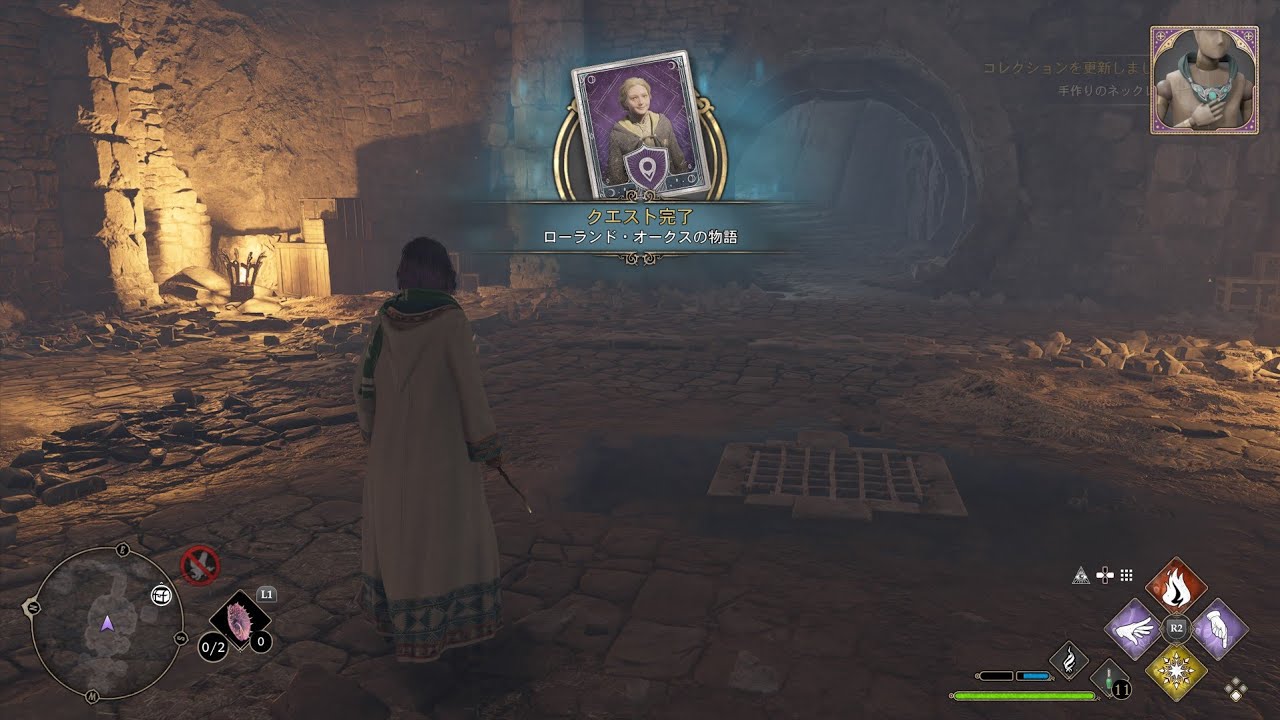Screen dimensions: 1280x720
Task: Expand the four-dot diamond indicator bottom right
Action: click(1236, 688)
